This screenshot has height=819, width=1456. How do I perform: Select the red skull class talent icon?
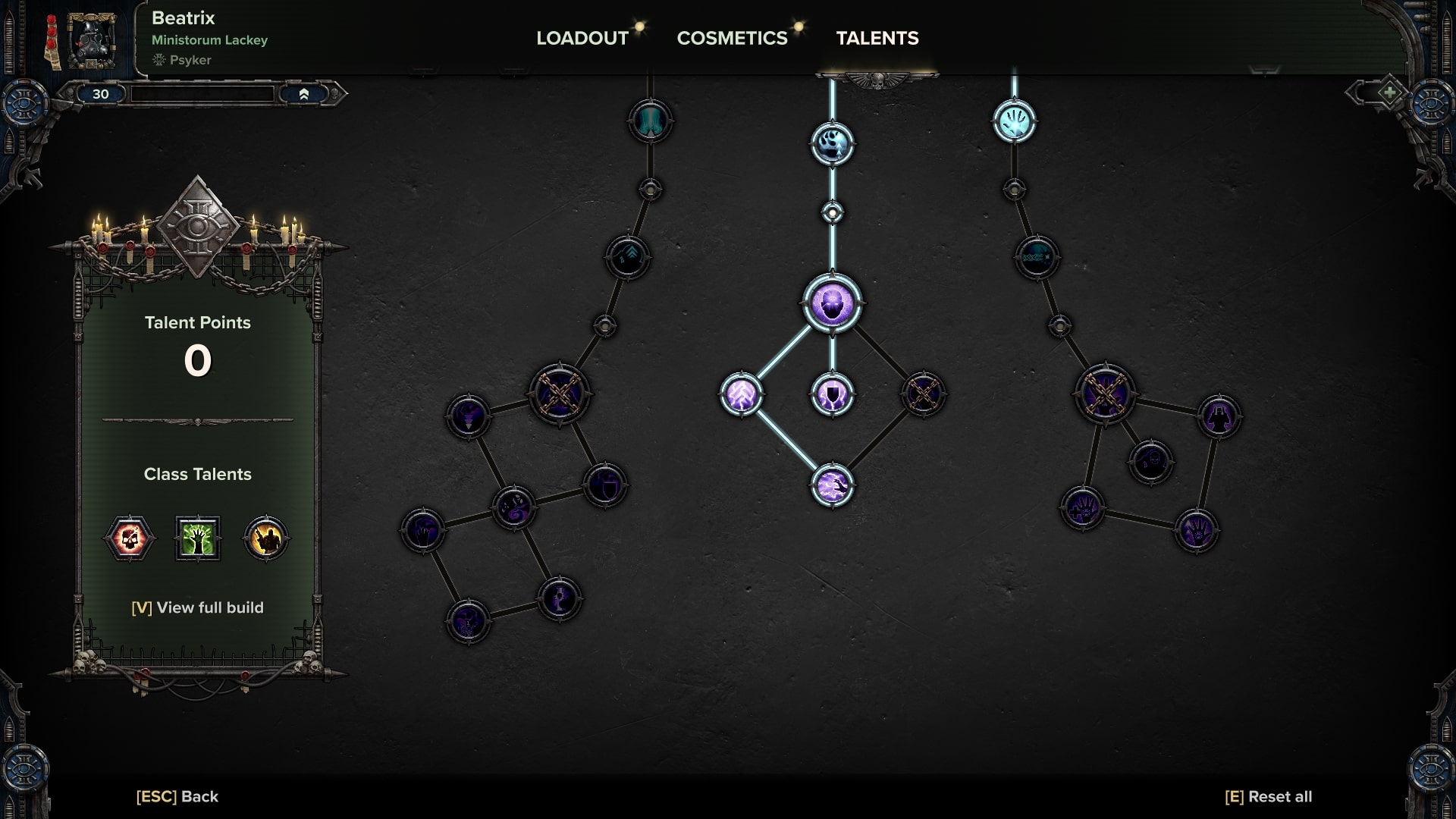coord(129,538)
